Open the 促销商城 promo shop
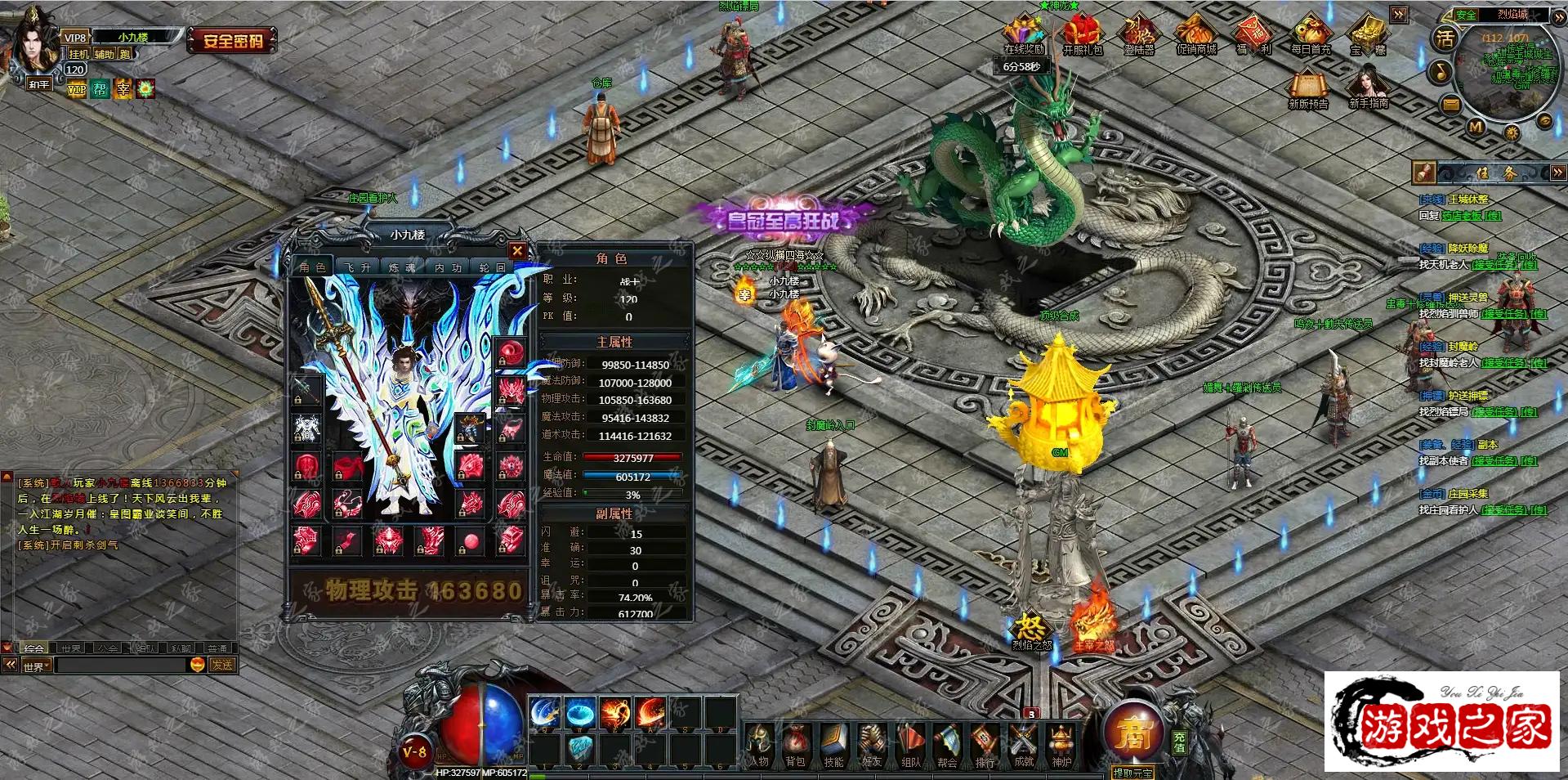 1196,35
